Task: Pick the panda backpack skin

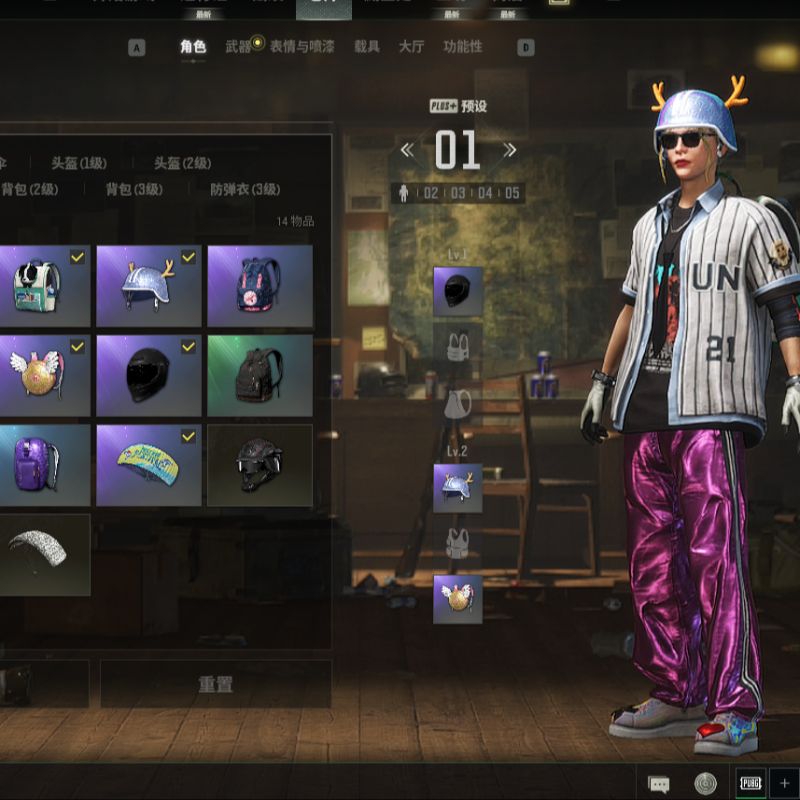Action: [42, 286]
